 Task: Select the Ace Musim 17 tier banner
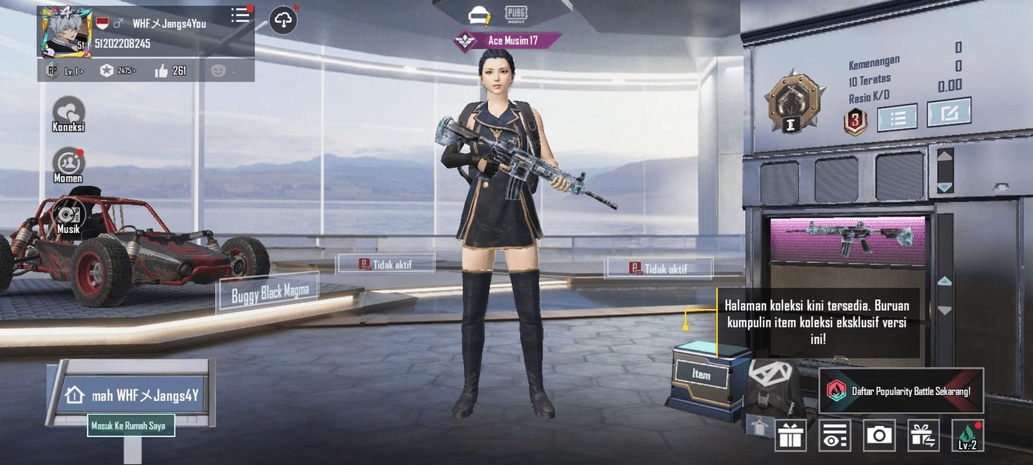(507, 41)
